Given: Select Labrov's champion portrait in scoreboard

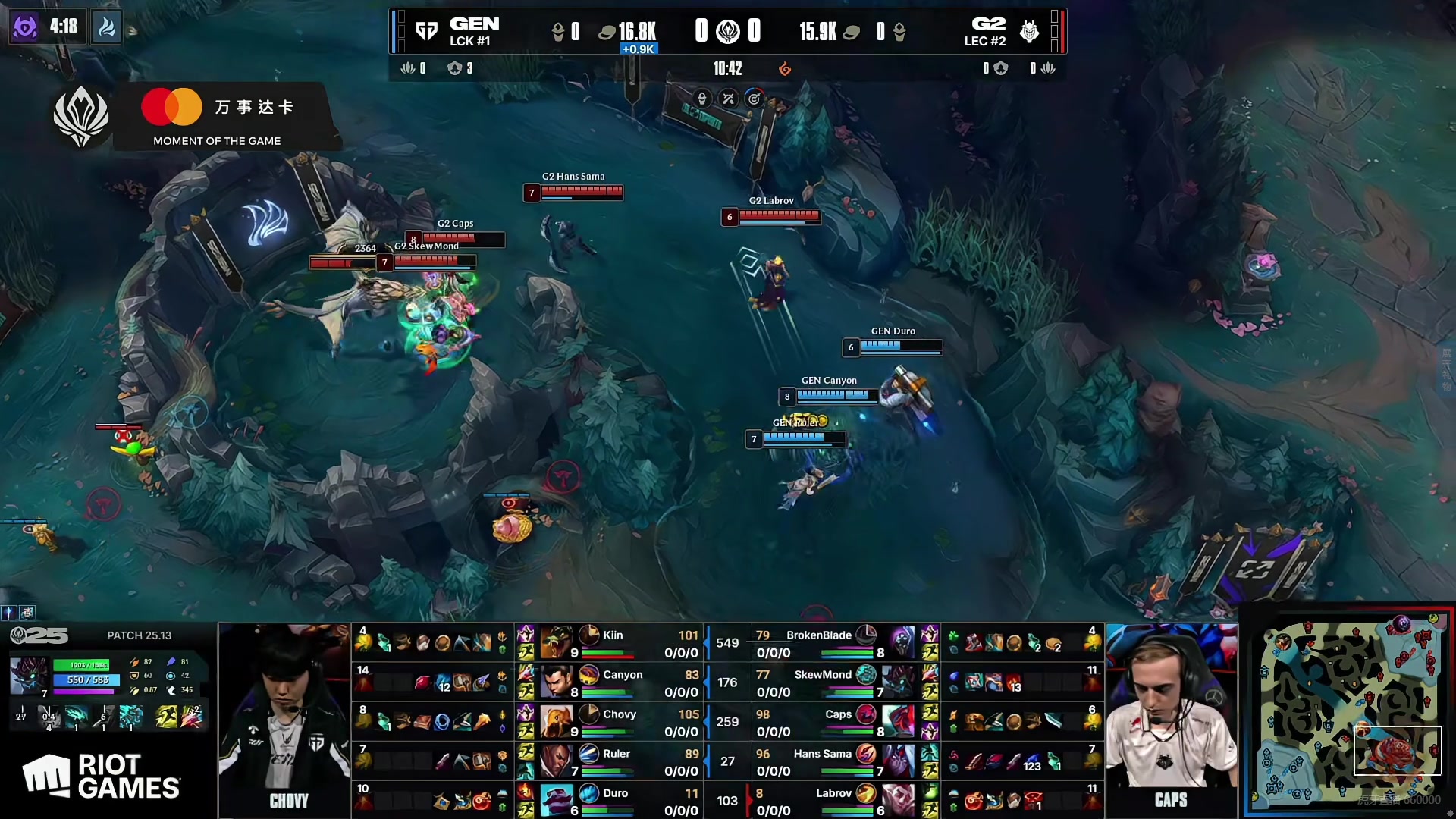Looking at the screenshot, I should (x=899, y=800).
